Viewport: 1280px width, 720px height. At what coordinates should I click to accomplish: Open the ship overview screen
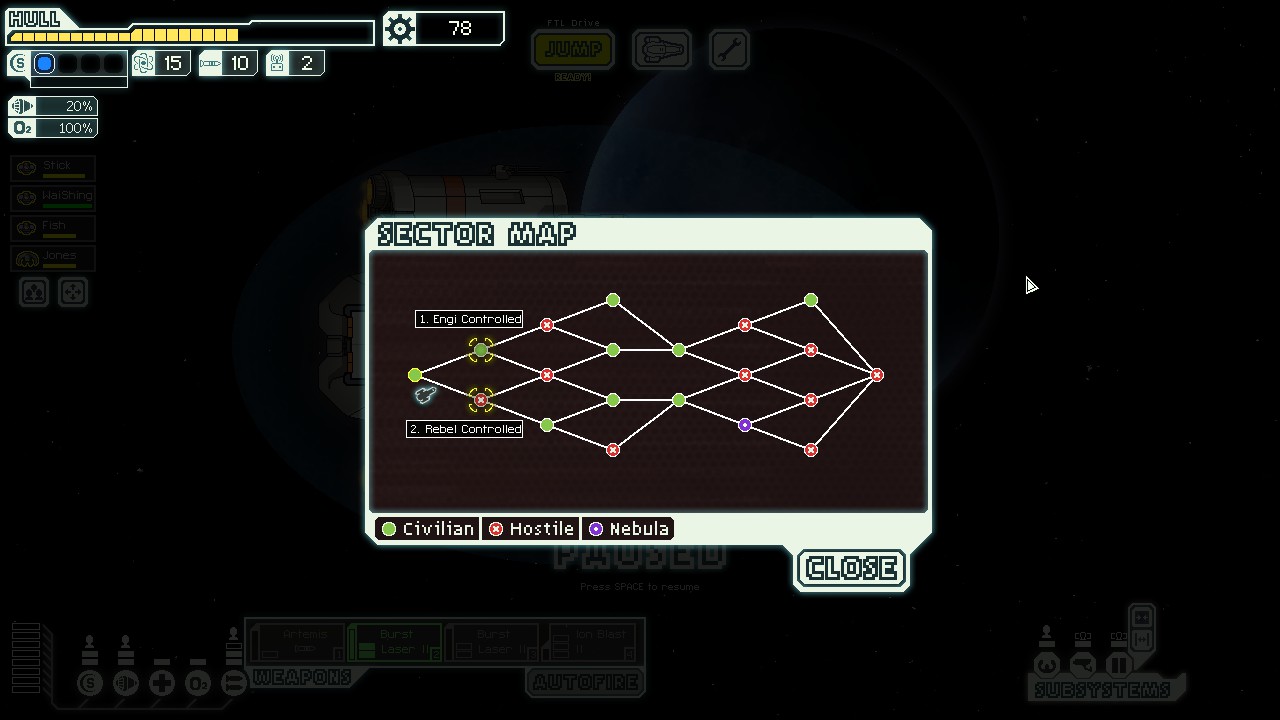click(x=661, y=49)
